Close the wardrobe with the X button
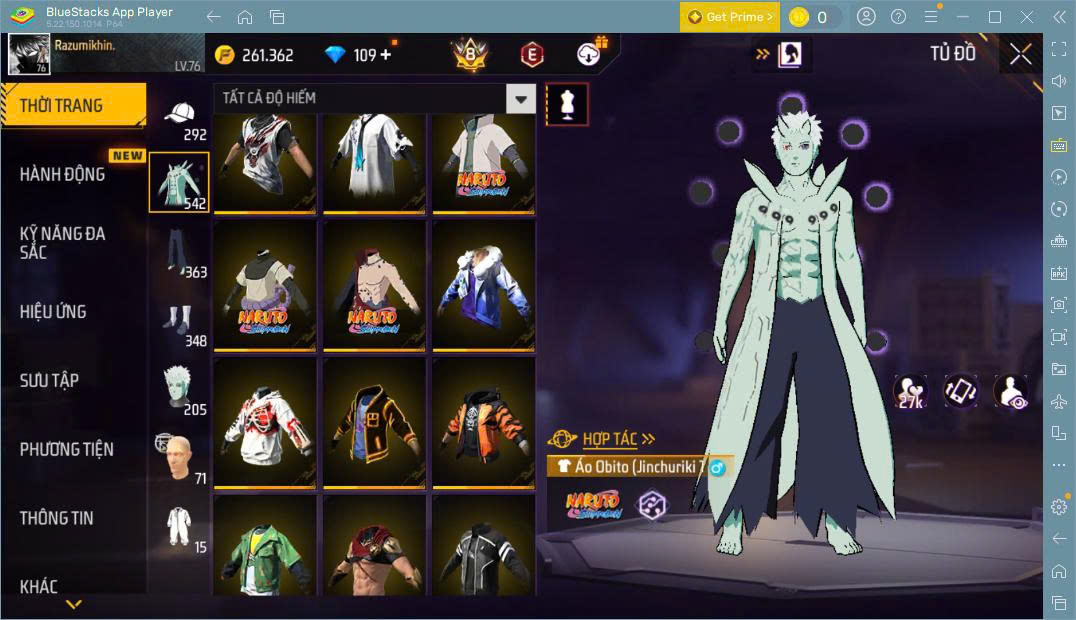Screen dimensions: 1076x620 pos(1020,54)
